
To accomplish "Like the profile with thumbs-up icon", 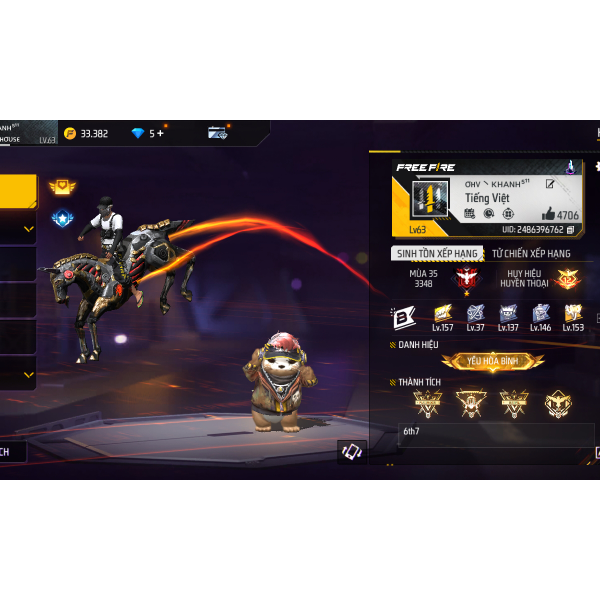I will pos(548,214).
